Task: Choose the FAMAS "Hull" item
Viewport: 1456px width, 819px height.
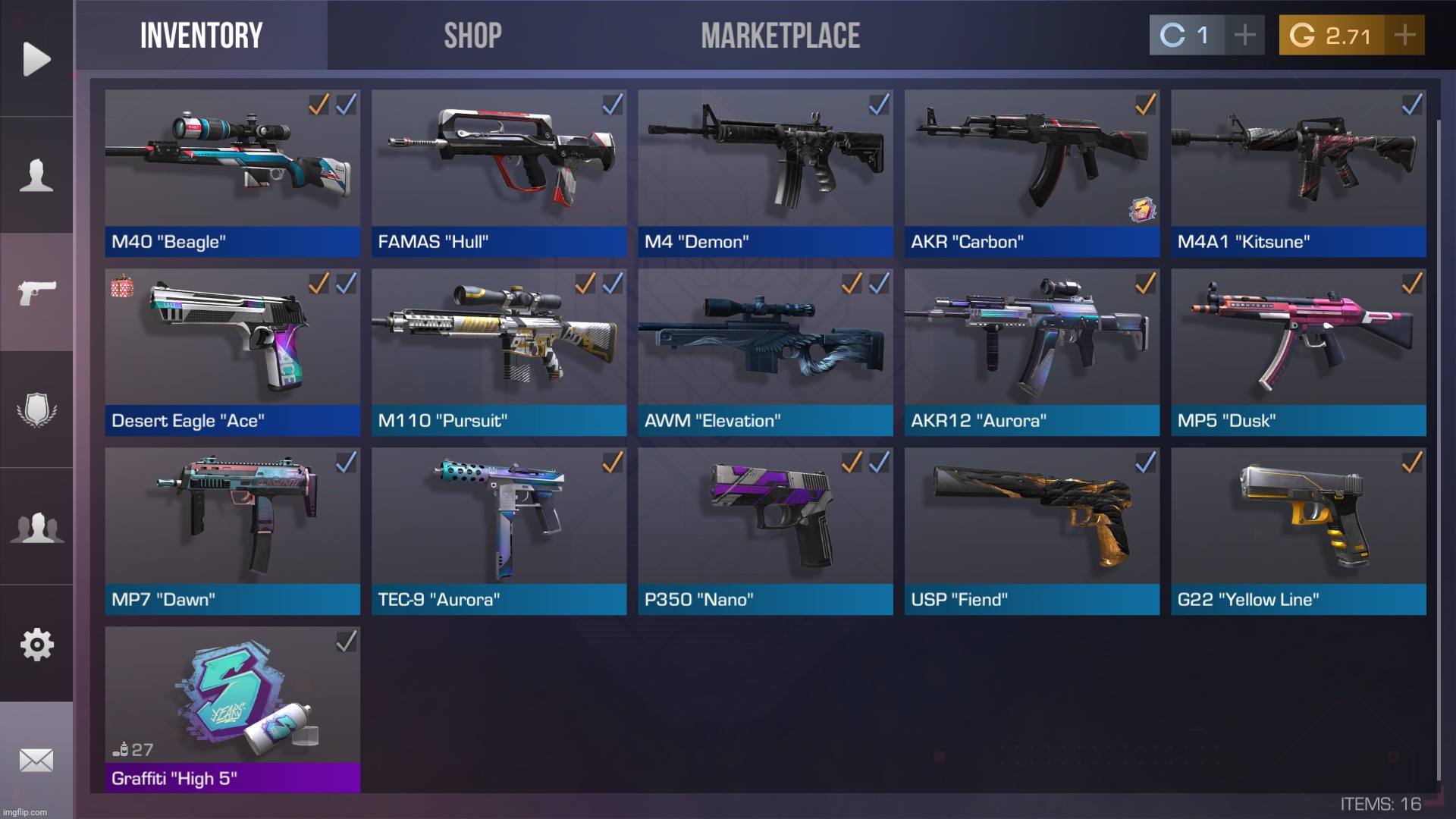Action: (x=499, y=173)
